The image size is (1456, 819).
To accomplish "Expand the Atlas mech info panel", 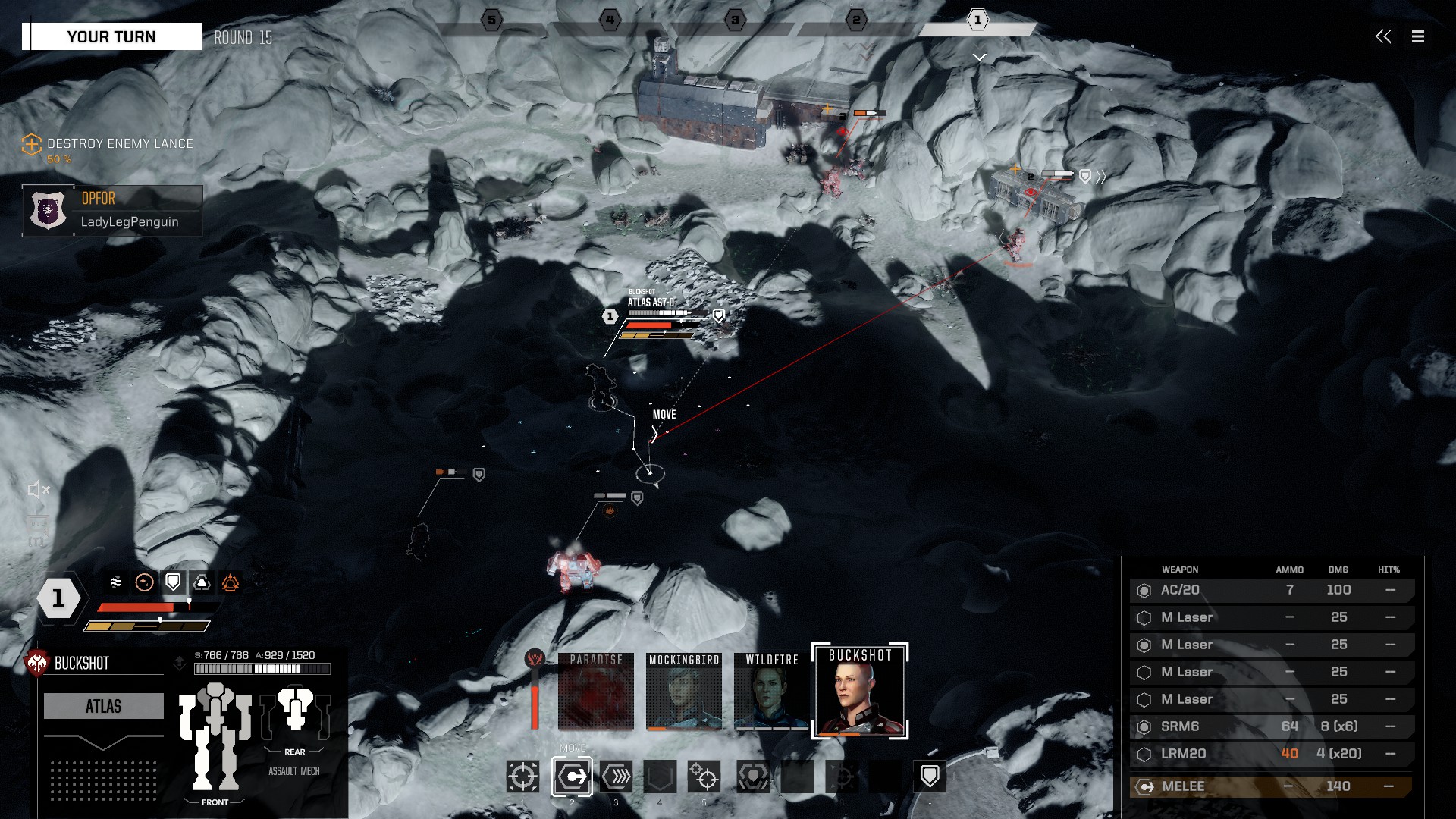I will (103, 741).
